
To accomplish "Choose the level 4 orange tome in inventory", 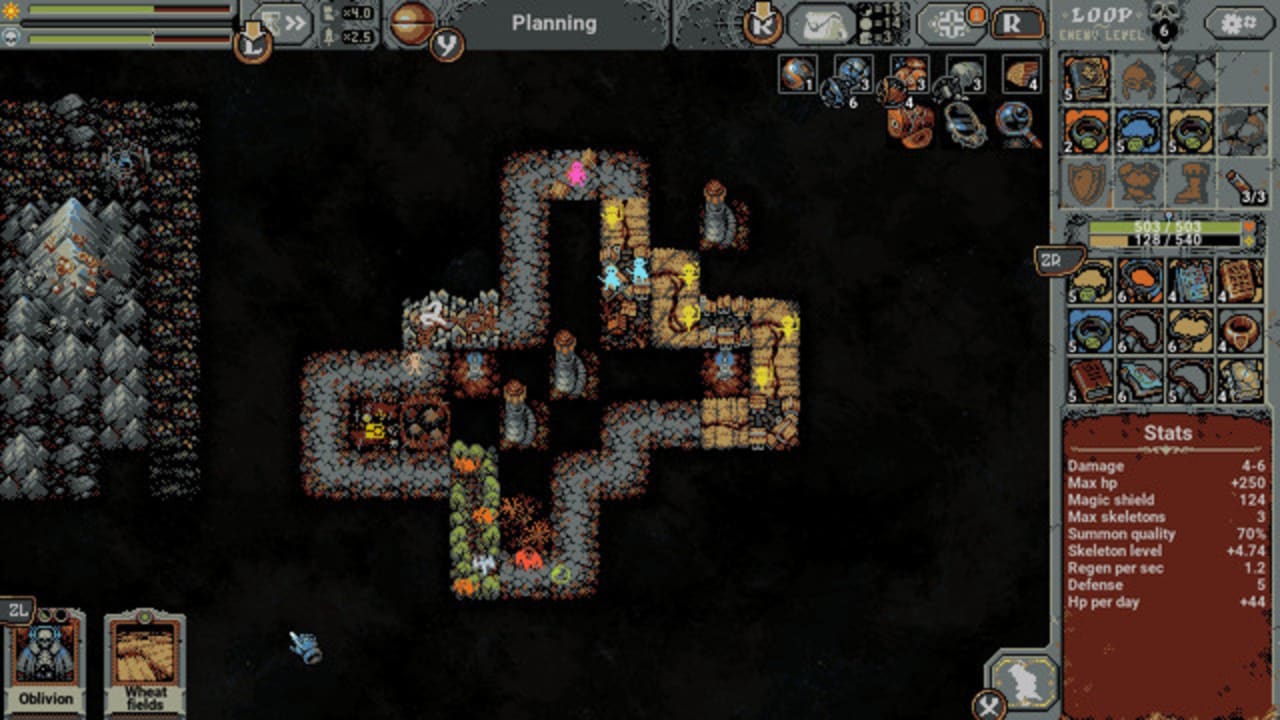I will point(1241,280).
